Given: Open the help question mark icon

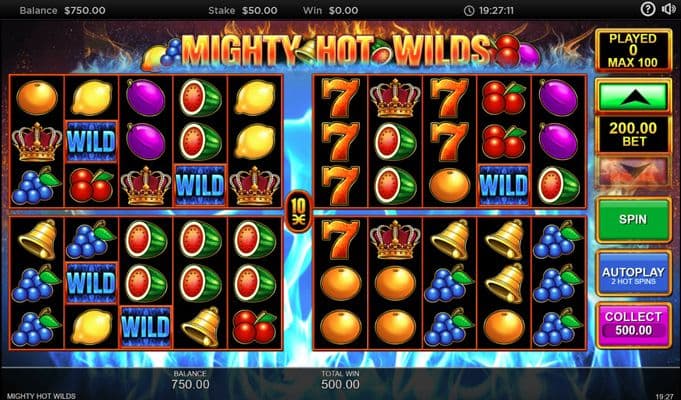Looking at the screenshot, I should pyautogui.click(x=647, y=9).
